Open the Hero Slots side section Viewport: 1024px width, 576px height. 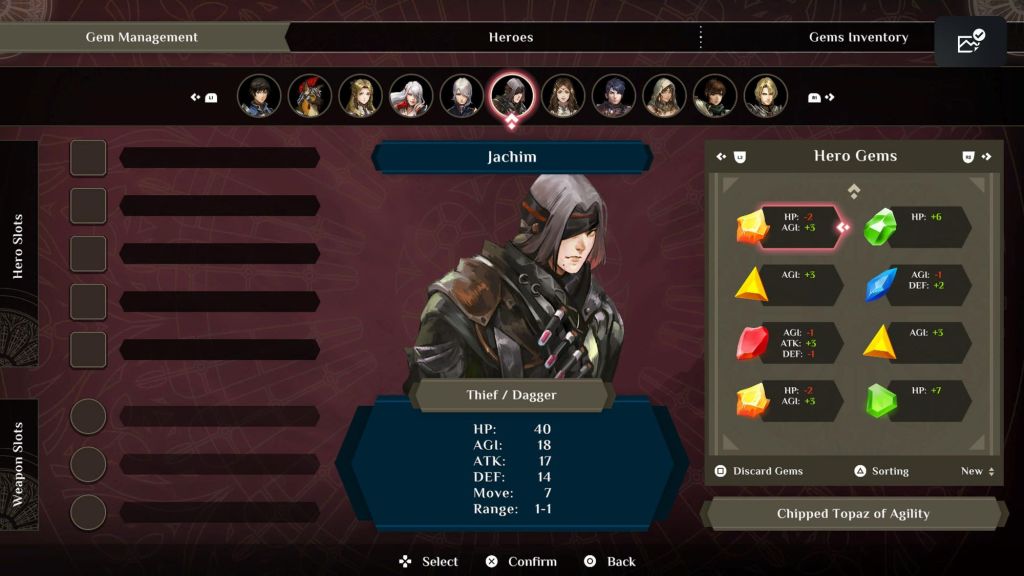(18, 246)
